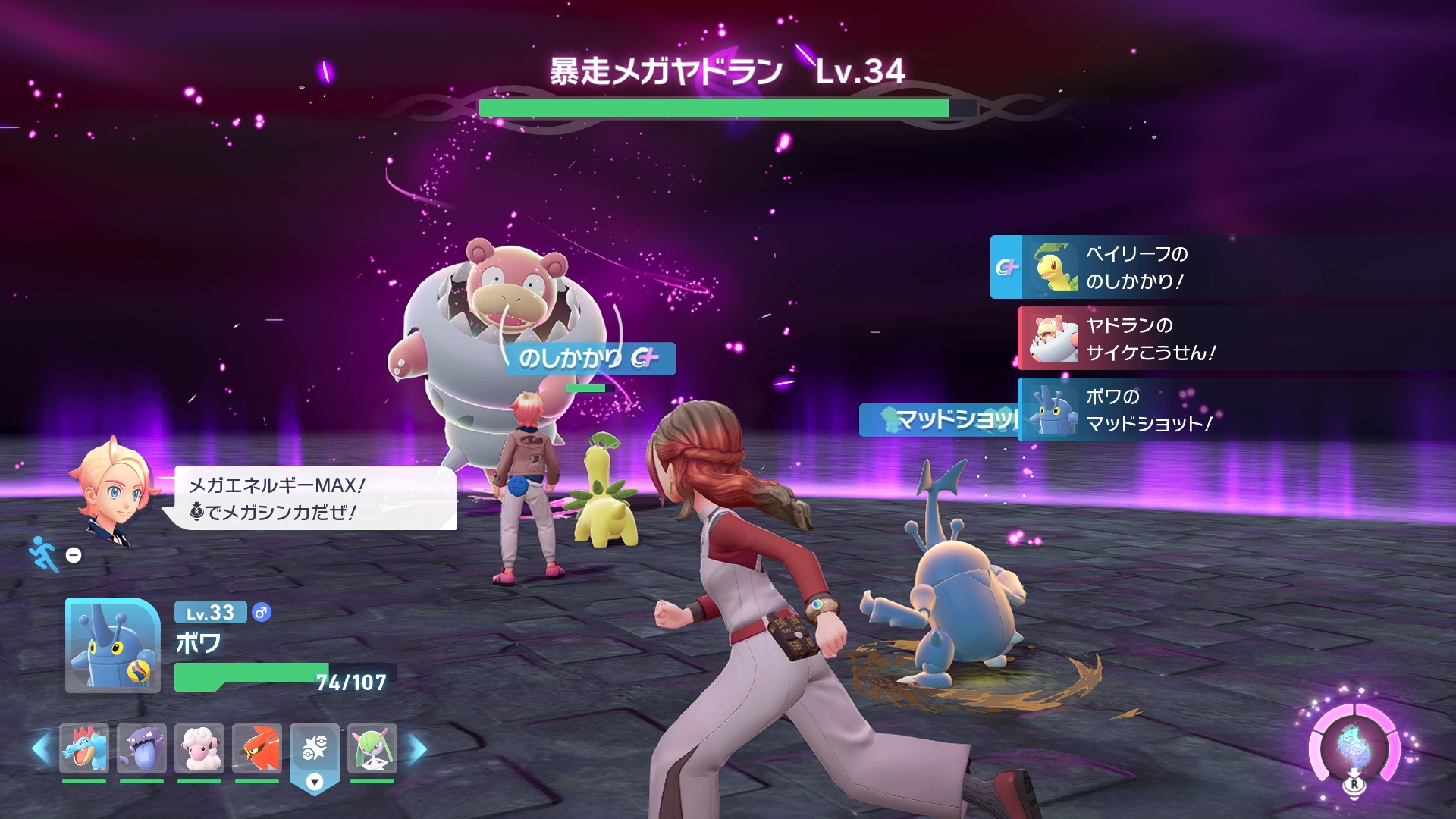Choose Flaaffy from the party lineup
Screen dimensions: 1456x819
tap(199, 748)
